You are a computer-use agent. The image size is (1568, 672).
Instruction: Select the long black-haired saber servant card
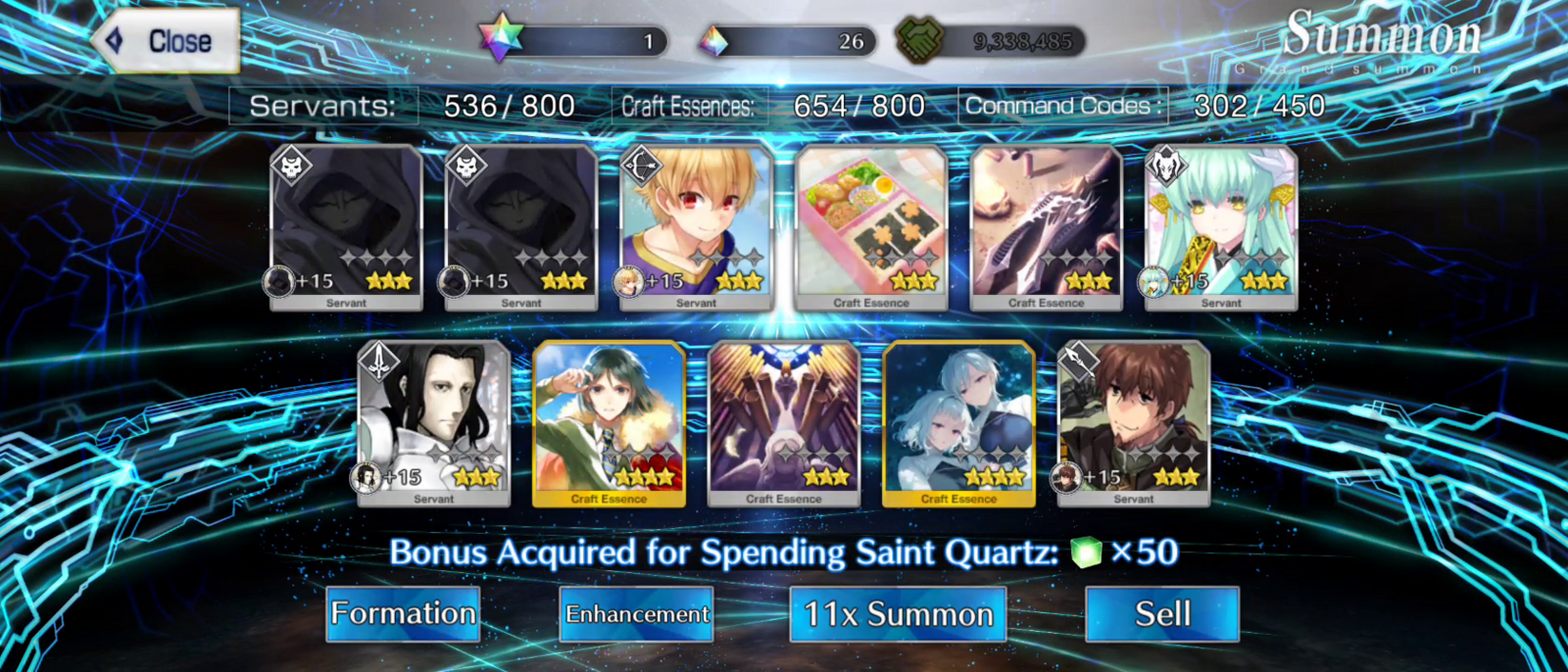coord(433,423)
